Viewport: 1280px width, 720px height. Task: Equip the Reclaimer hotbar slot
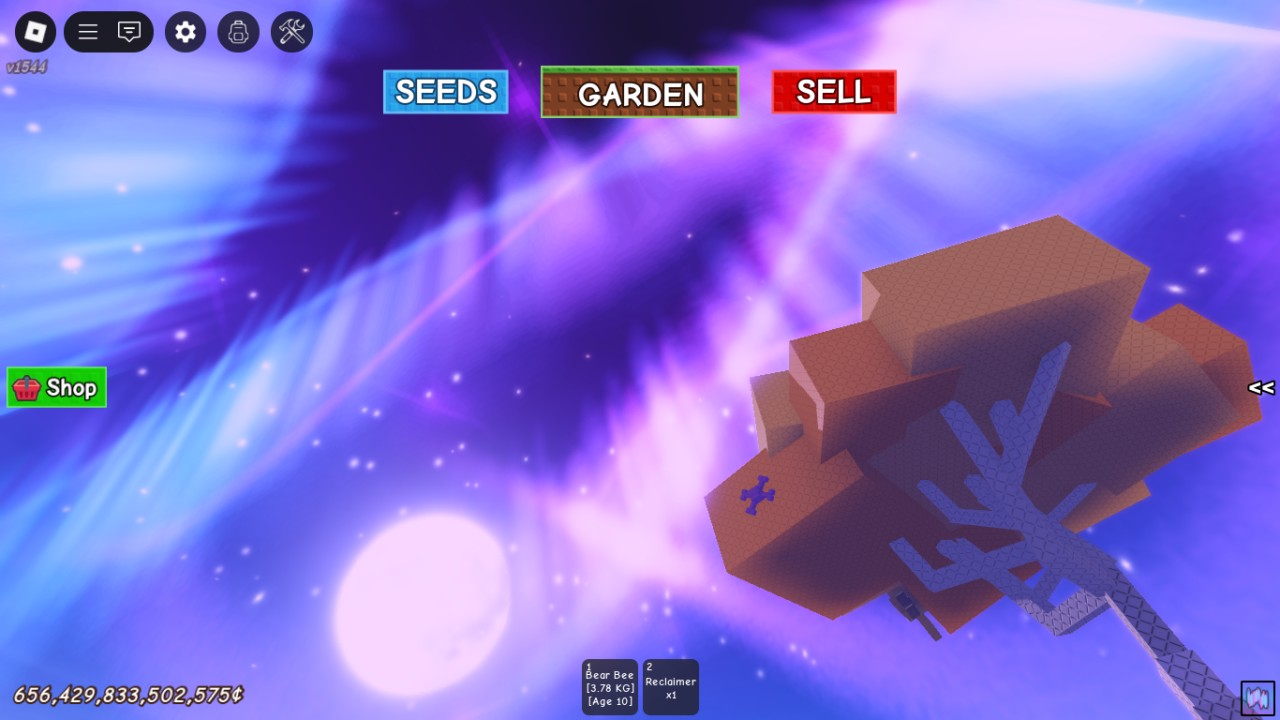tap(671, 687)
